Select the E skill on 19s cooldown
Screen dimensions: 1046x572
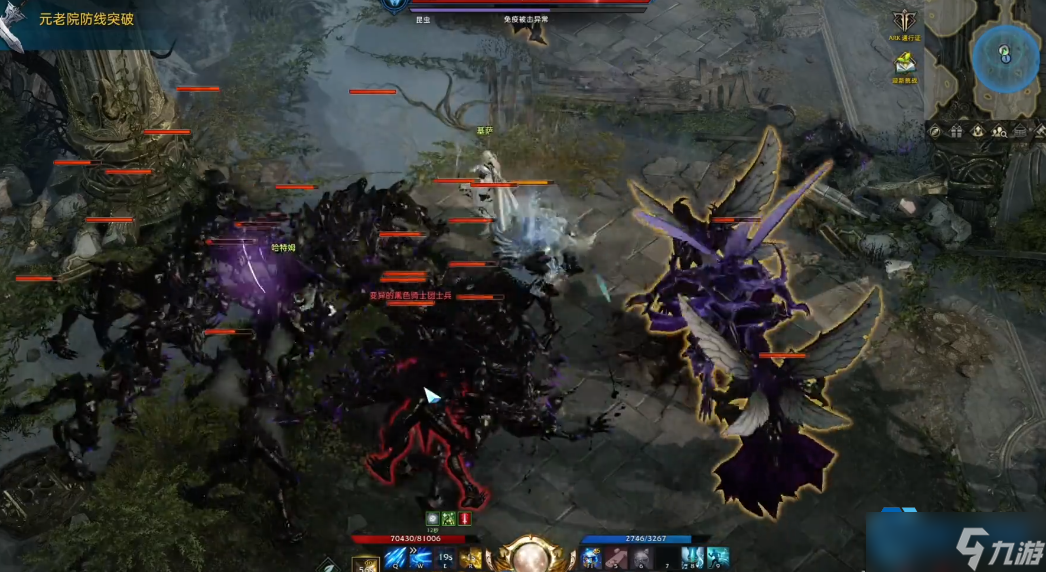tap(445, 558)
